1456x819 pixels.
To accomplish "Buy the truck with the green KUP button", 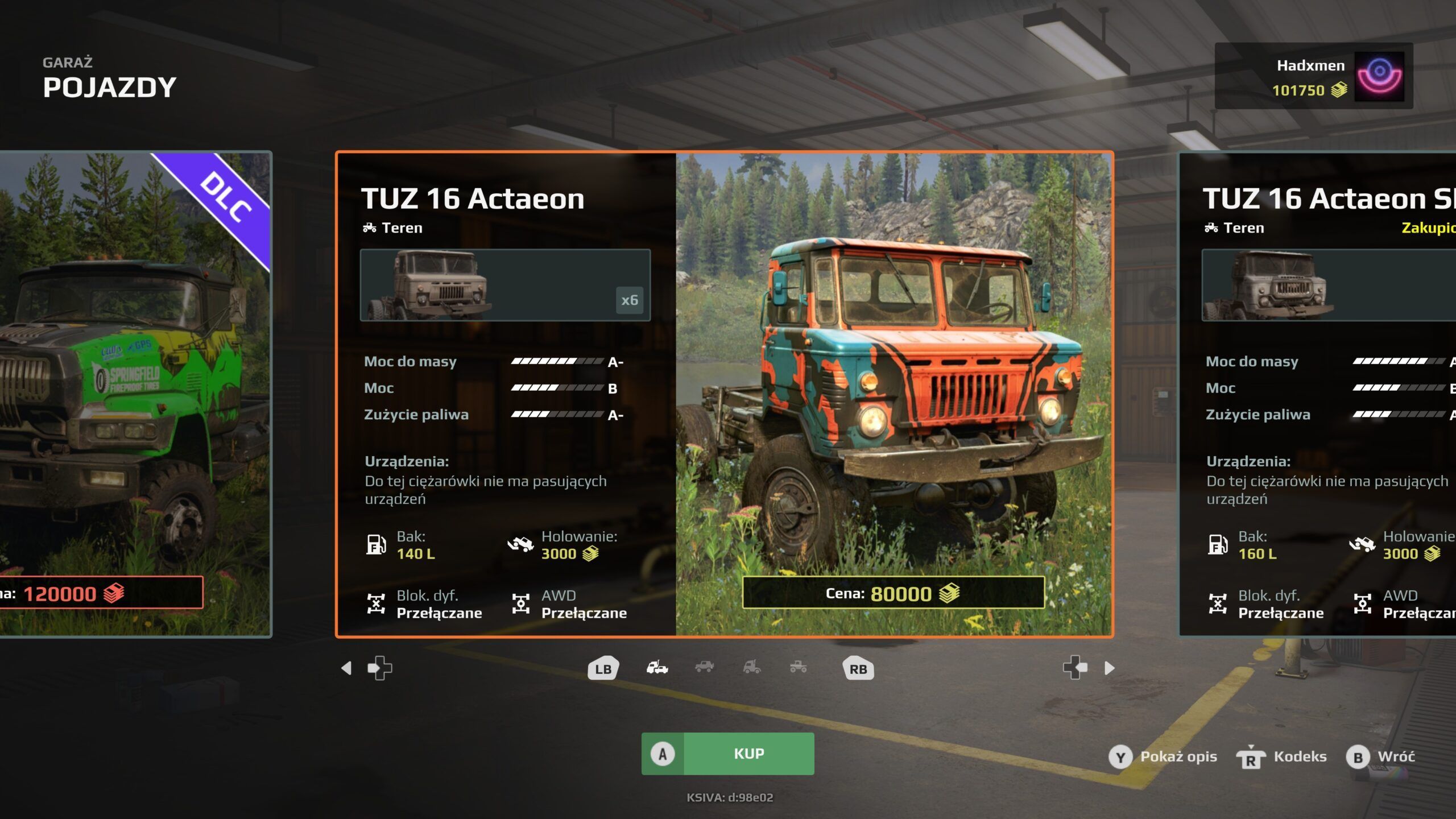I will pos(728,754).
